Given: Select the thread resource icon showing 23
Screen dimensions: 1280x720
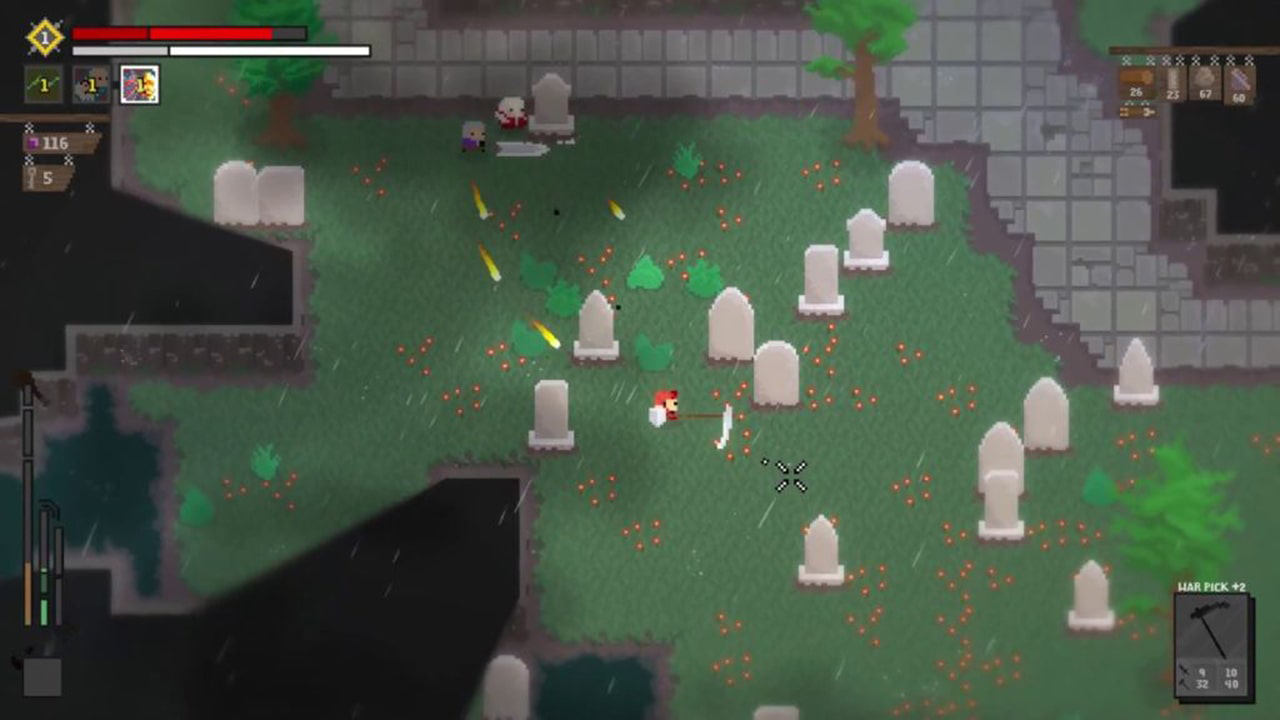Looking at the screenshot, I should click(1174, 77).
